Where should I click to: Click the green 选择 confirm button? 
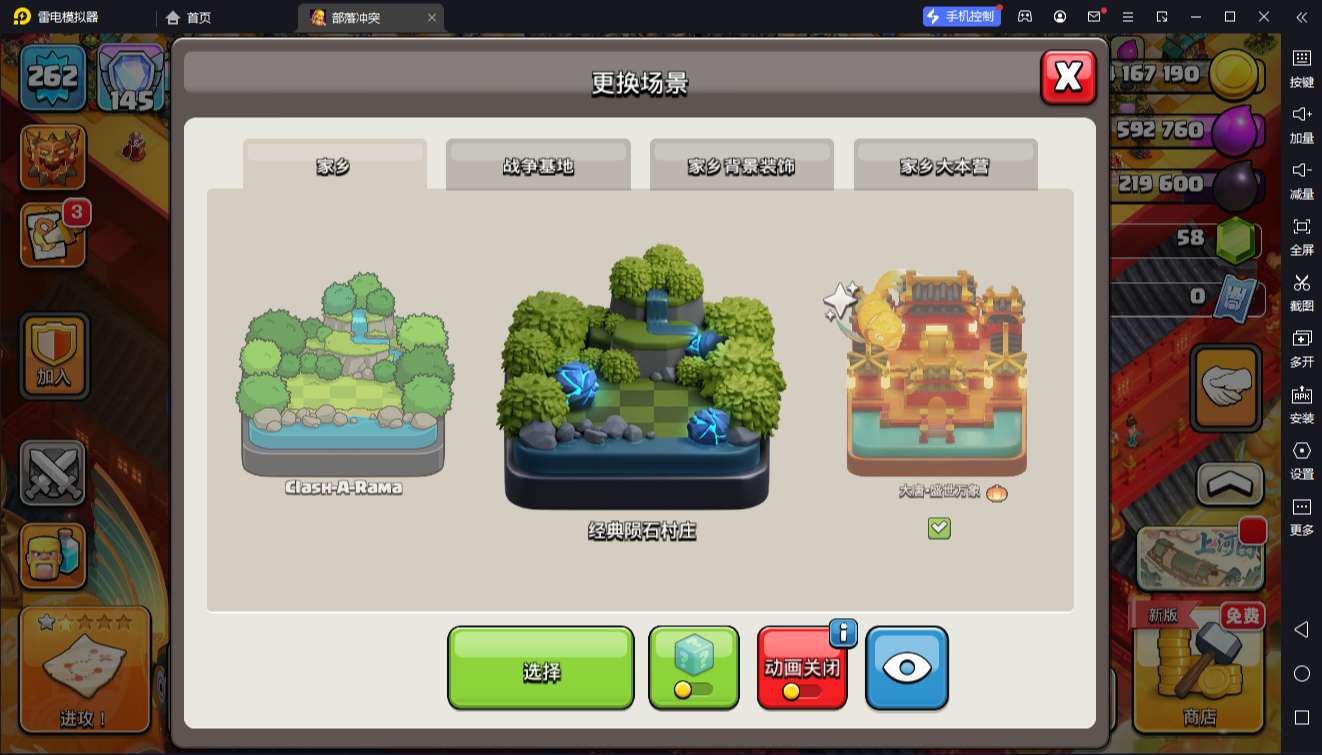(x=540, y=667)
